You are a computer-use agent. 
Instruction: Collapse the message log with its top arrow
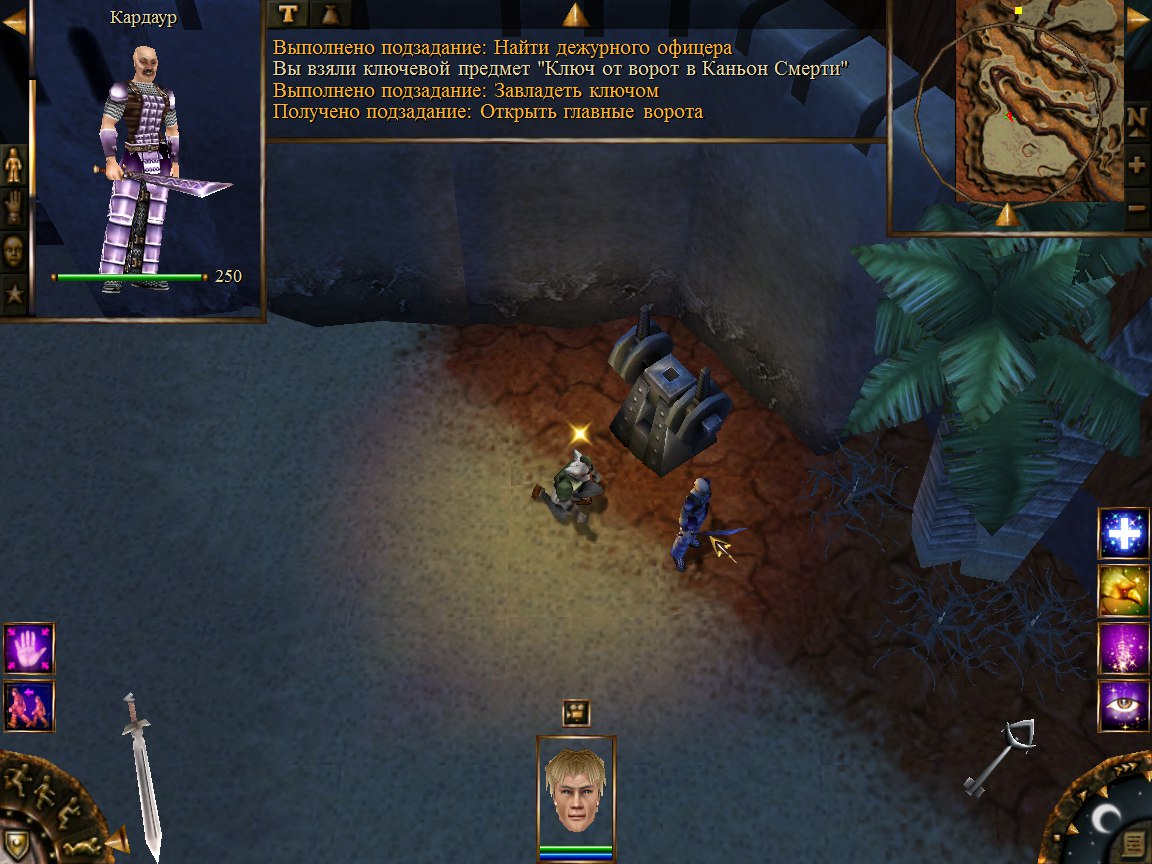575,15
